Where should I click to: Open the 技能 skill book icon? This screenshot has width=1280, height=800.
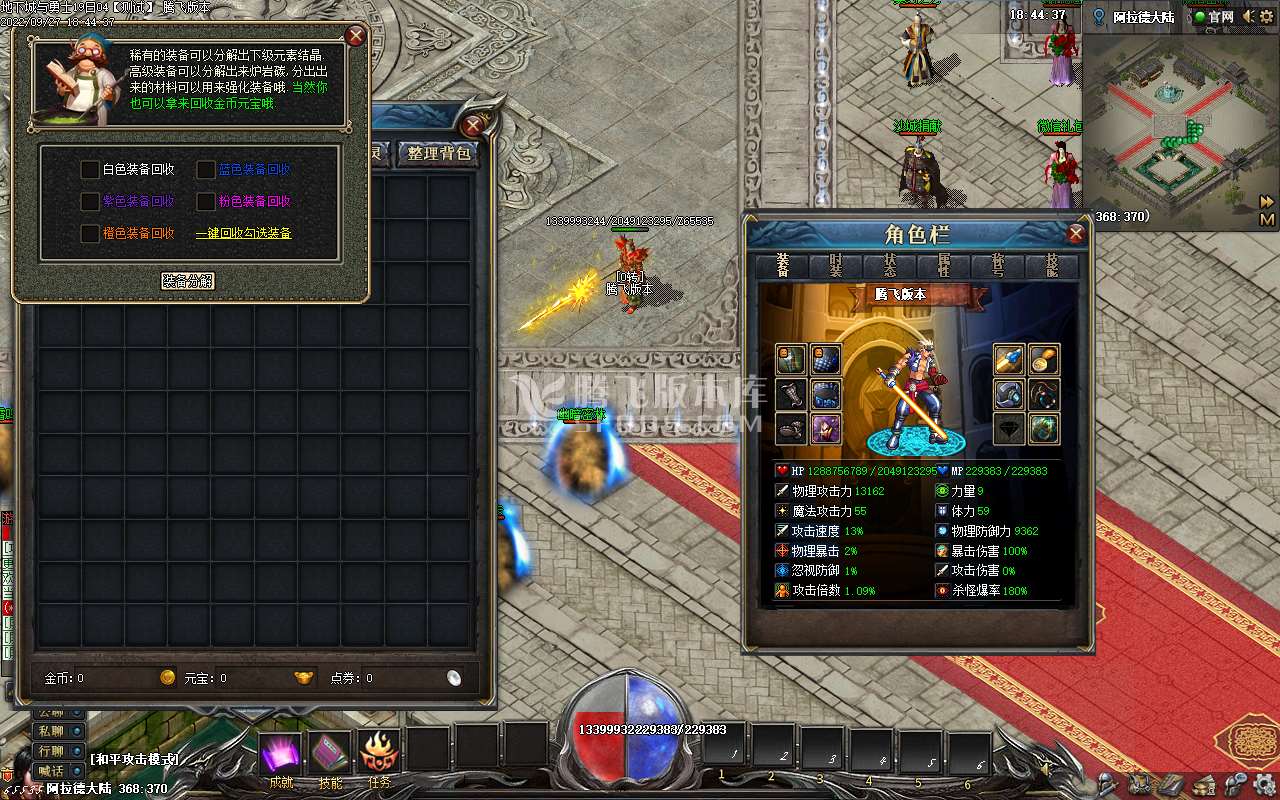(330, 753)
